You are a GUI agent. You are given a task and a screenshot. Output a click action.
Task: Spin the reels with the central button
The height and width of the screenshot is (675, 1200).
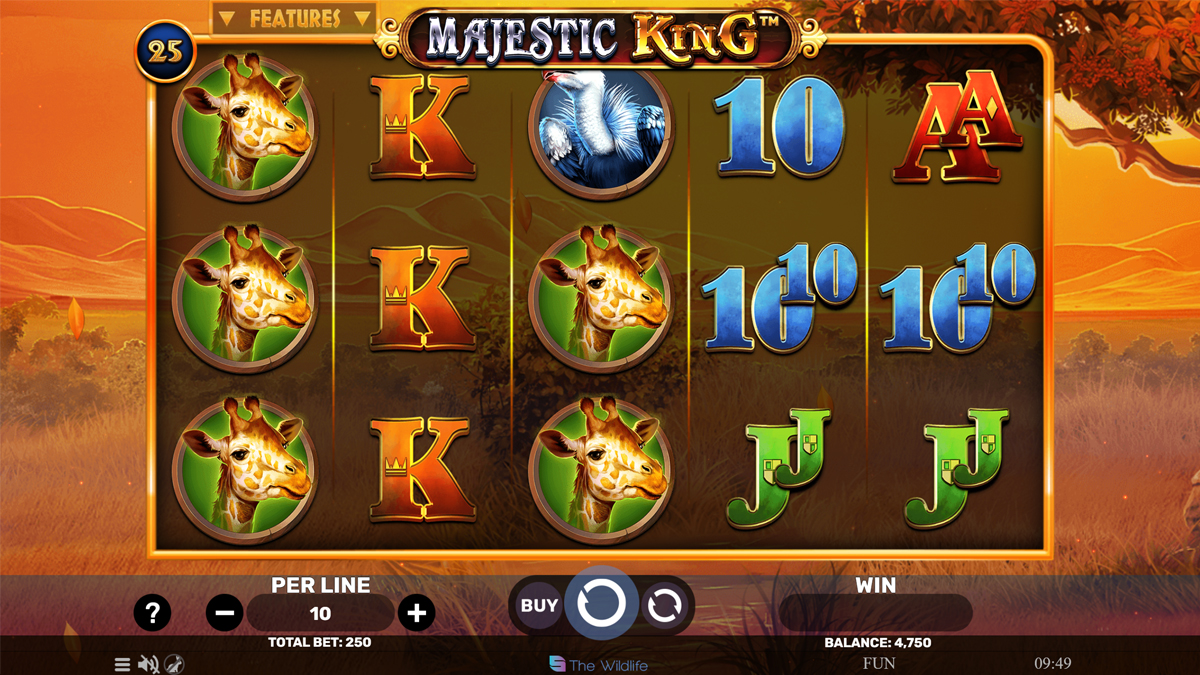click(602, 604)
